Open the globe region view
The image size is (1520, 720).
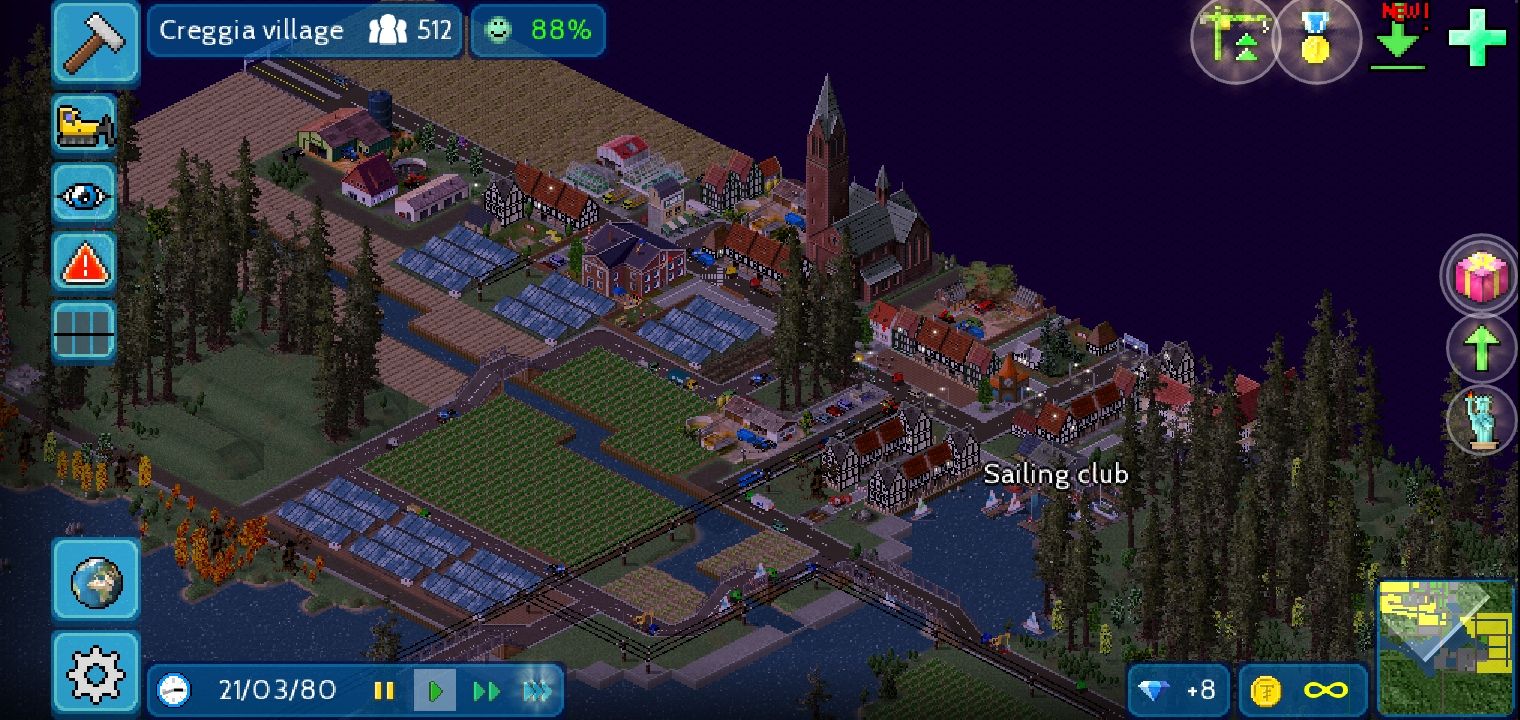[x=96, y=581]
